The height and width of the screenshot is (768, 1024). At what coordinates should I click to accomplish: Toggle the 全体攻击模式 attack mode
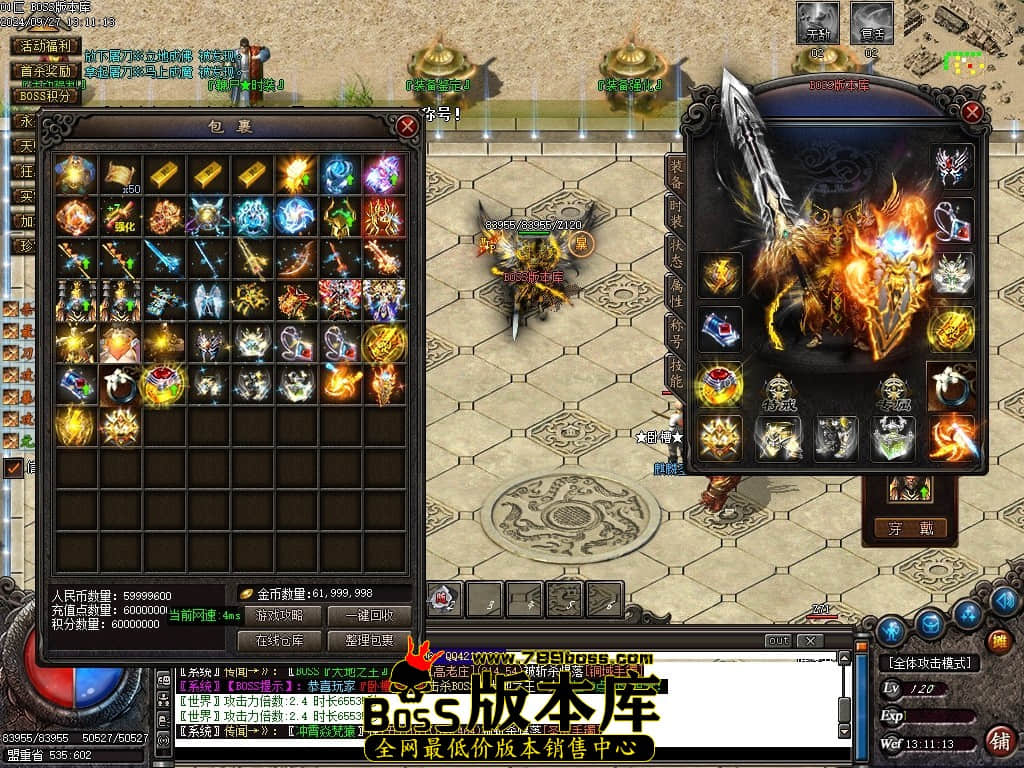928,663
